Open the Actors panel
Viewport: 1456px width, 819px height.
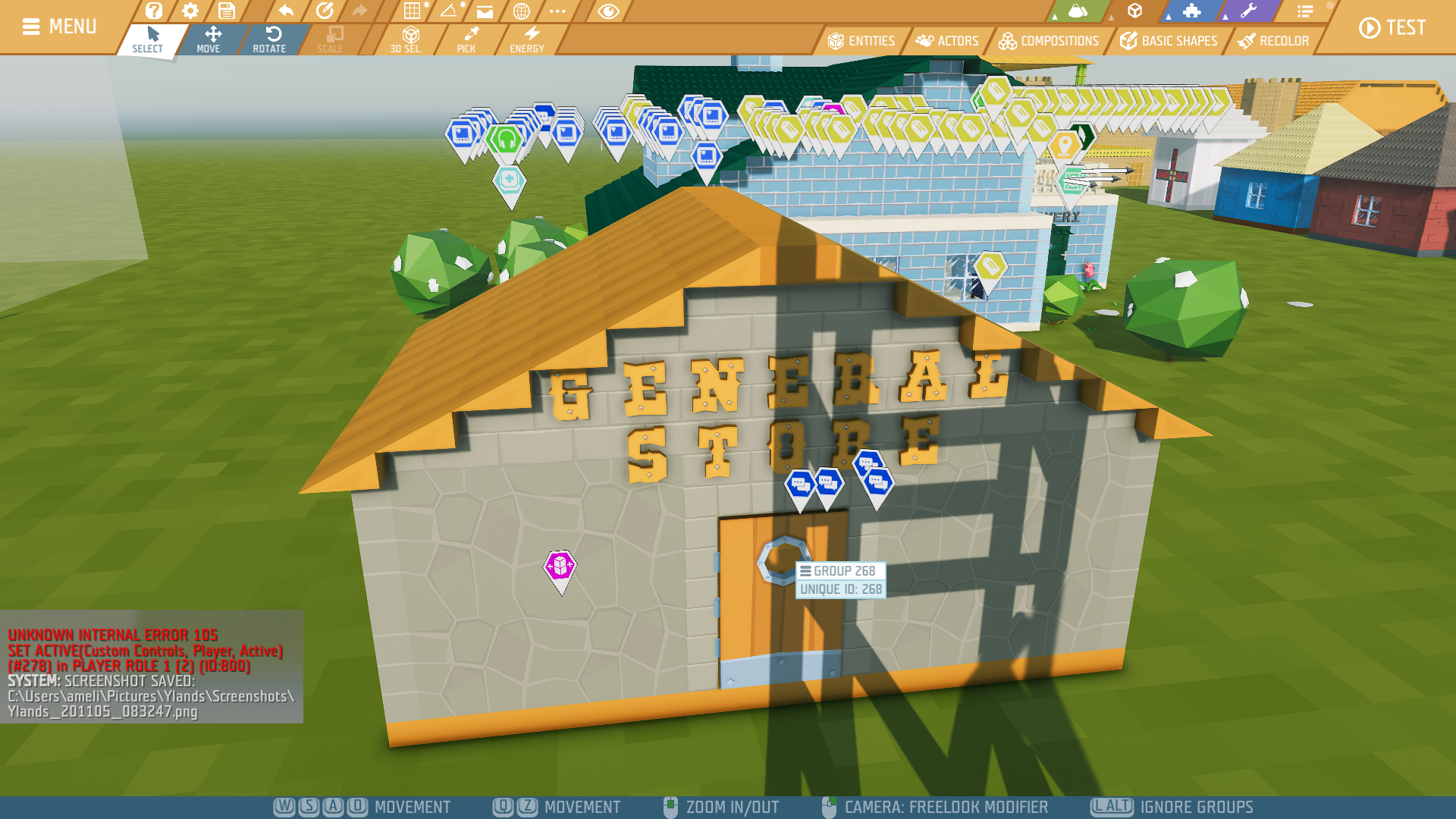point(947,41)
